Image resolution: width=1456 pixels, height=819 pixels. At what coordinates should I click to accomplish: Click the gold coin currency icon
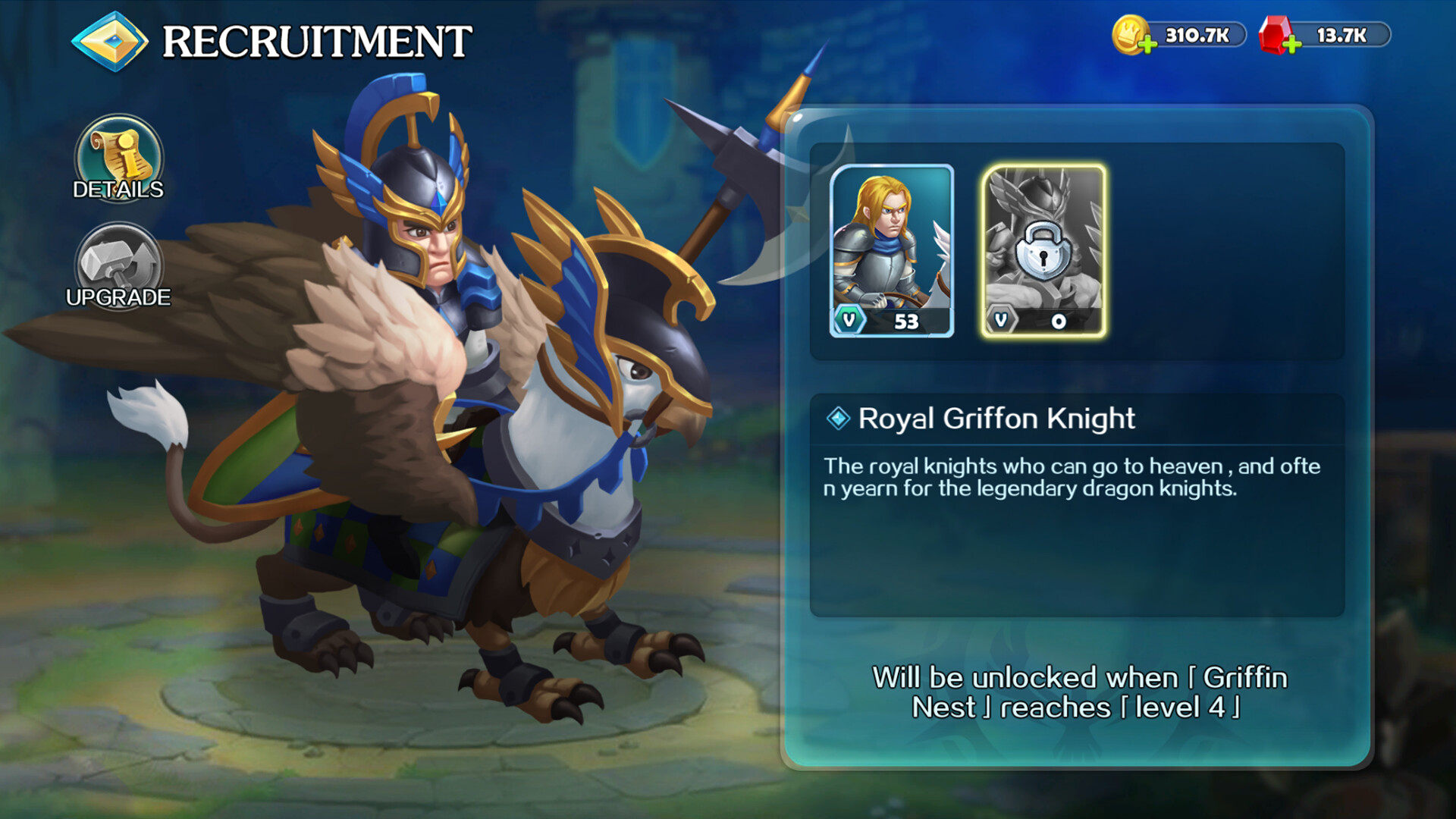[1128, 32]
